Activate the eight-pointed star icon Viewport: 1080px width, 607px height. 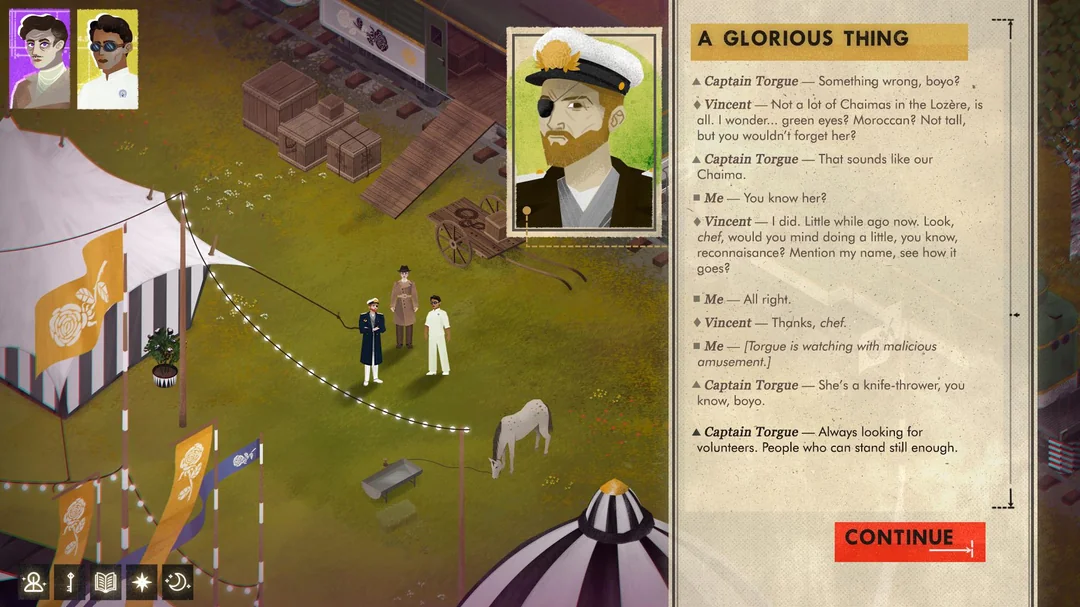coord(142,582)
